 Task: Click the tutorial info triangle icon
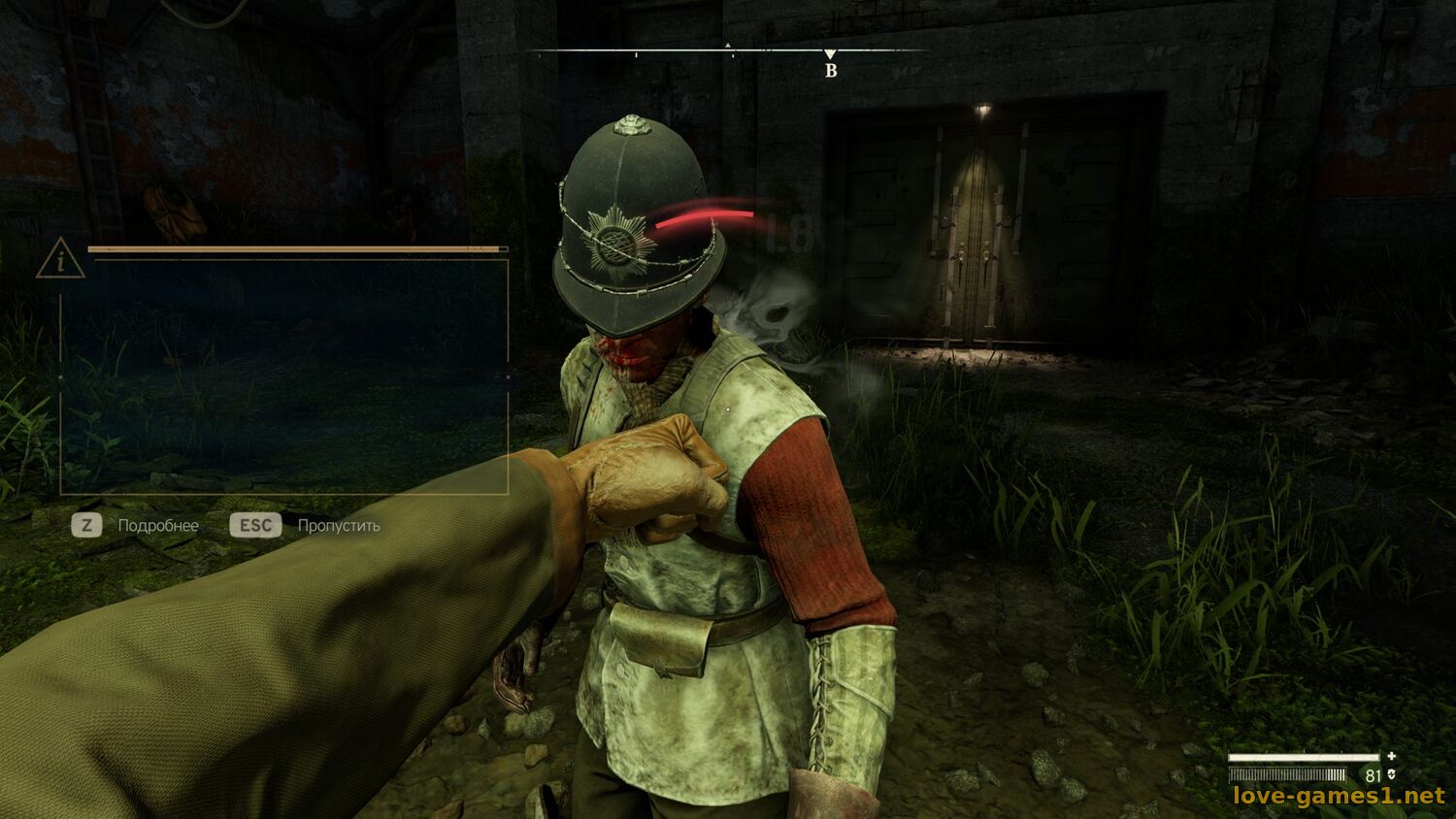(x=60, y=260)
